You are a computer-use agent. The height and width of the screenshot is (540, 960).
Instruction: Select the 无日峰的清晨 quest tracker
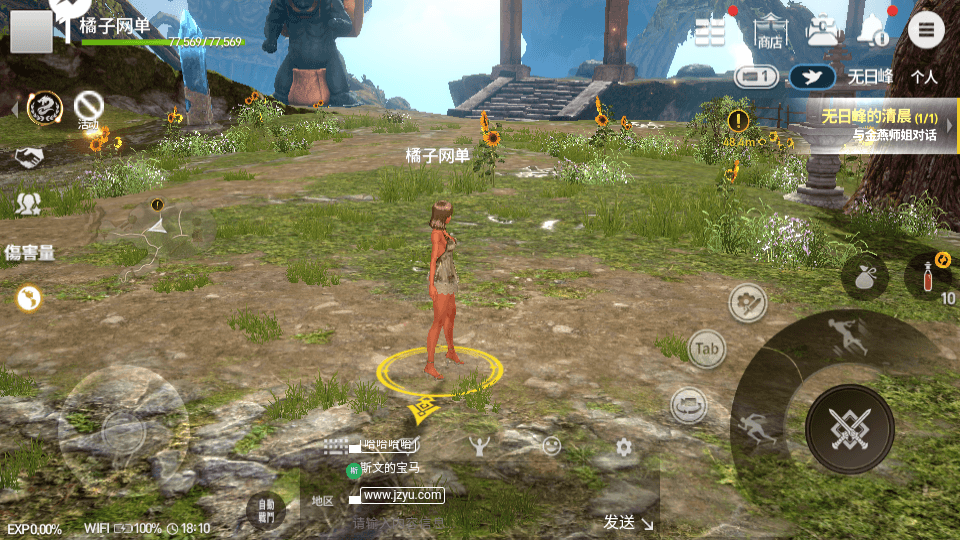[x=880, y=125]
